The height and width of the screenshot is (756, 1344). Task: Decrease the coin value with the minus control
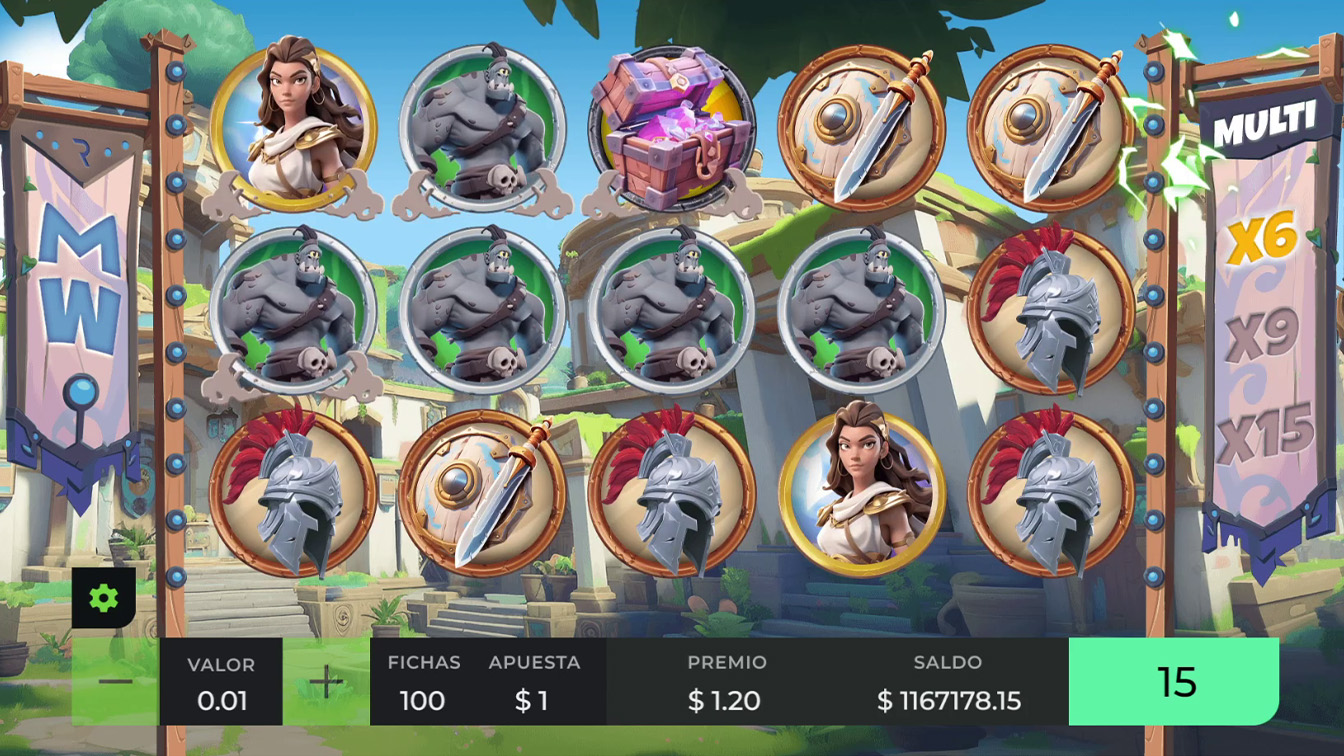click(x=113, y=682)
